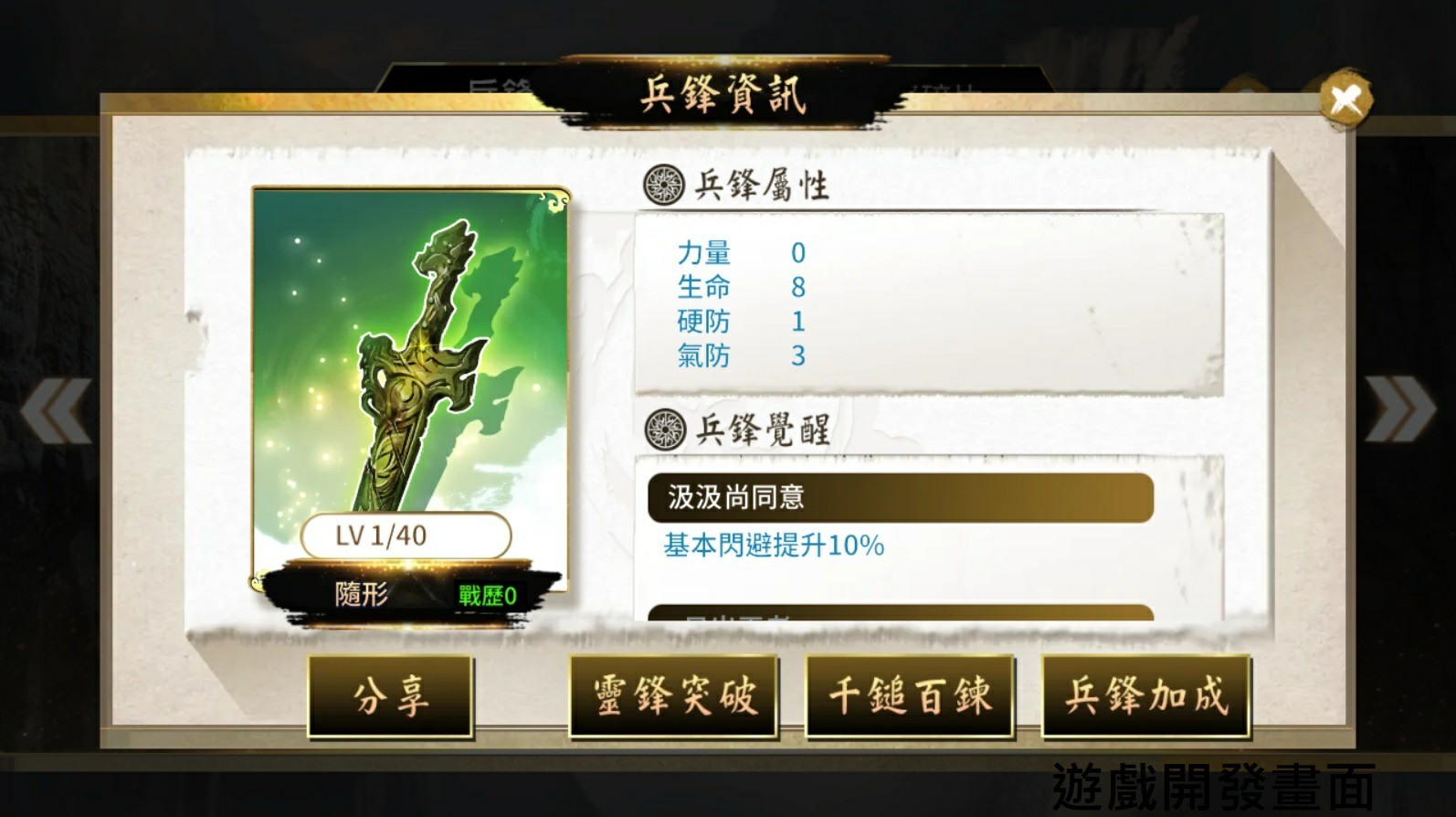
Task: Click the circular ornament icon beside 兵鋒覺醒
Action: coord(664,428)
